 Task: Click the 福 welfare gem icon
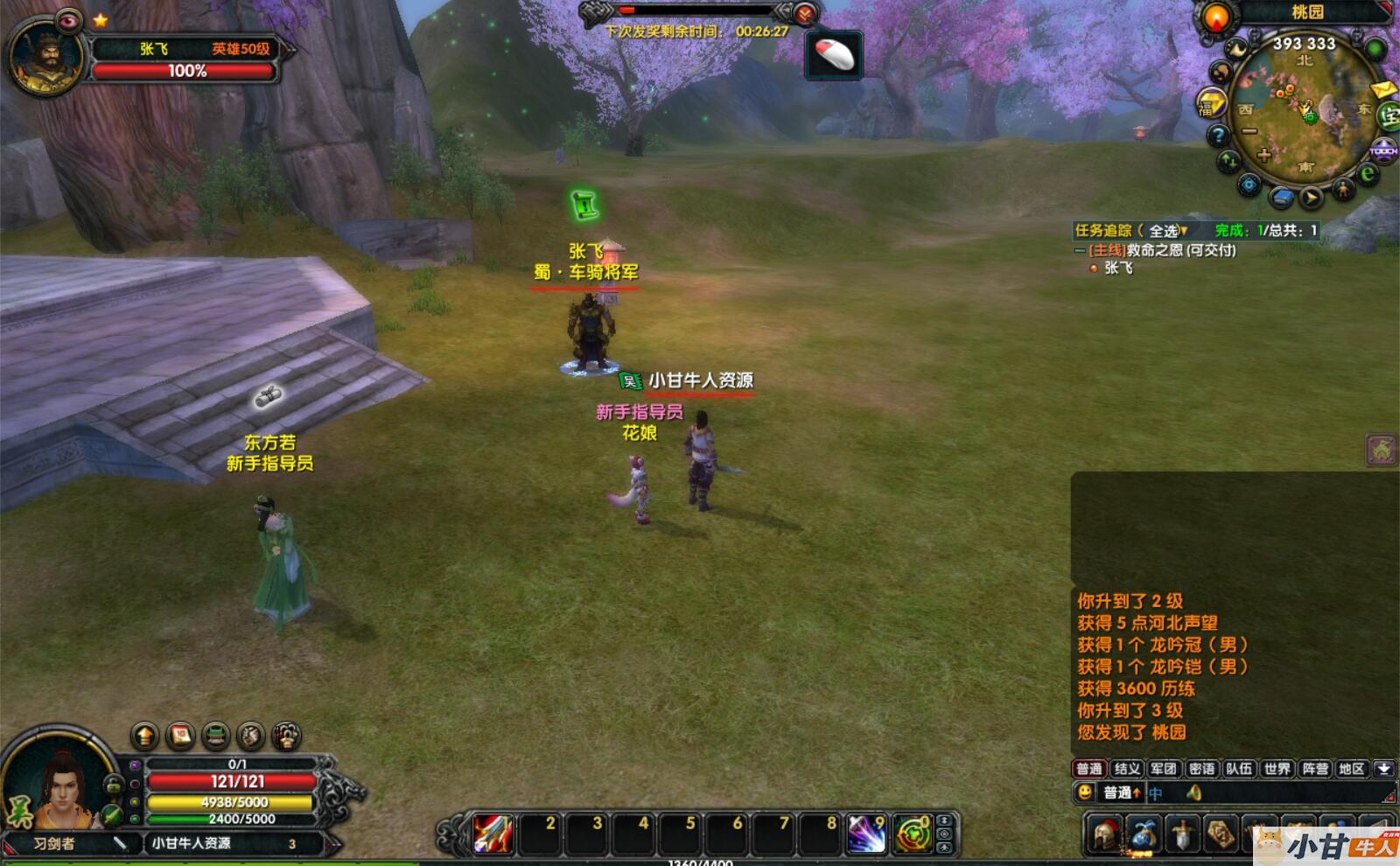point(1210,105)
